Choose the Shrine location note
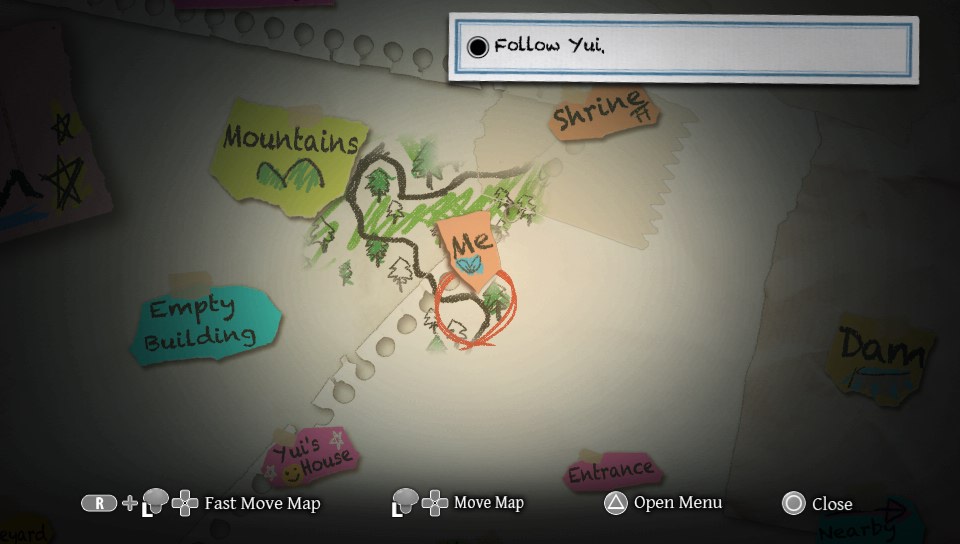The image size is (960, 544). click(x=602, y=112)
